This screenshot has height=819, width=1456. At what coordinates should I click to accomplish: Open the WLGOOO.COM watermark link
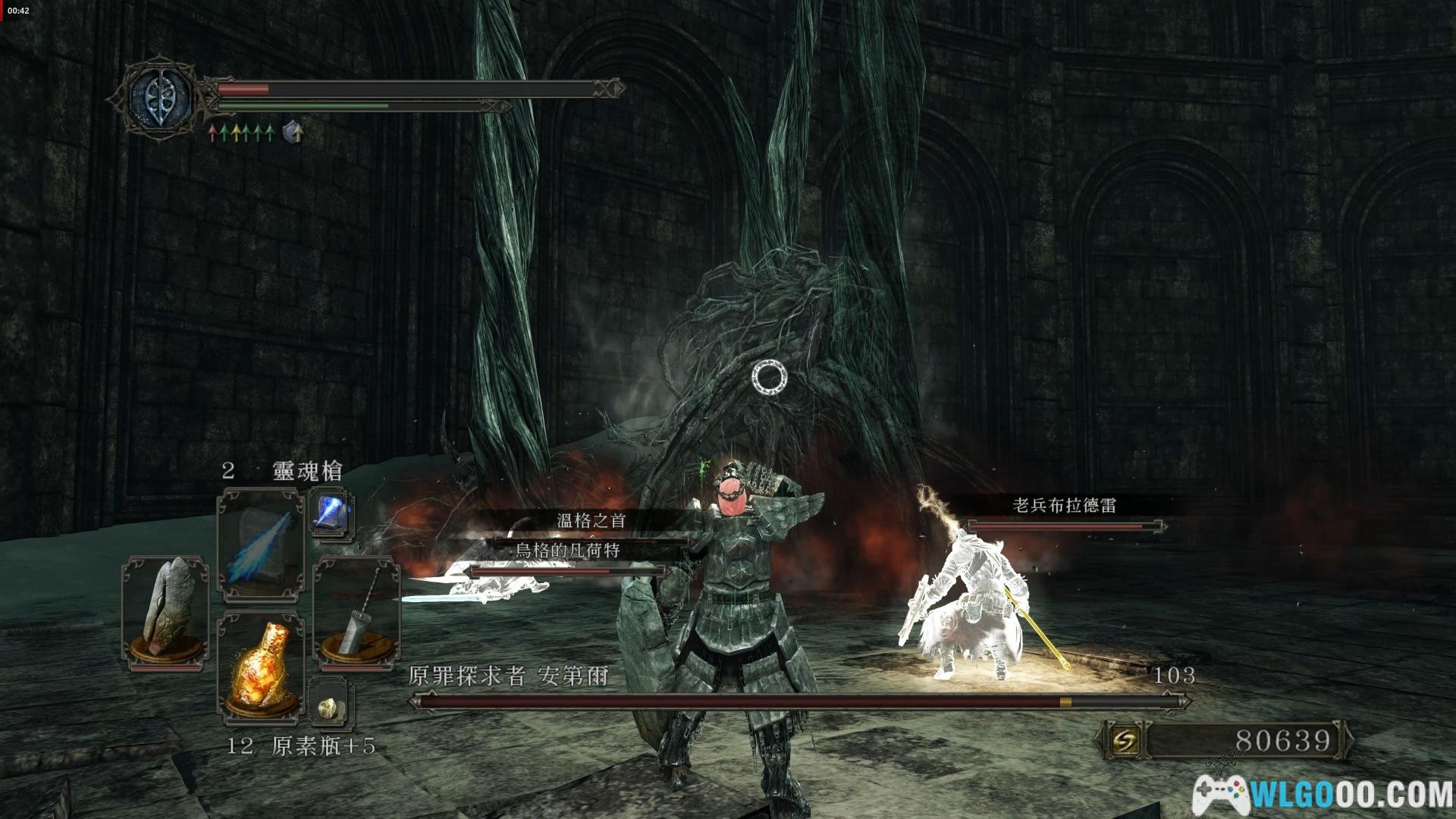tap(1324, 794)
